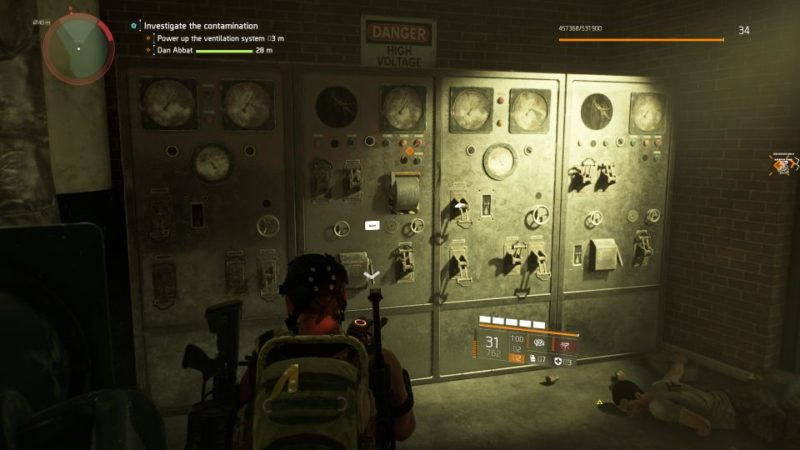
Task: Activate the left skill icon beside ammo
Action: coord(540,343)
